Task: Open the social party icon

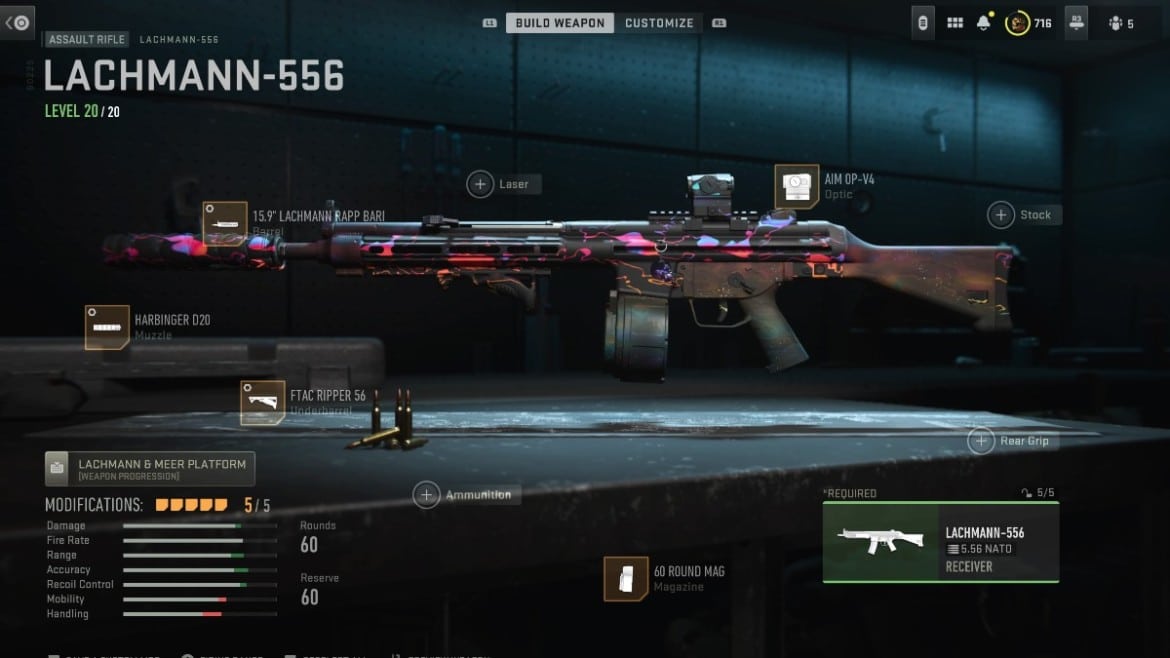Action: [1116, 23]
